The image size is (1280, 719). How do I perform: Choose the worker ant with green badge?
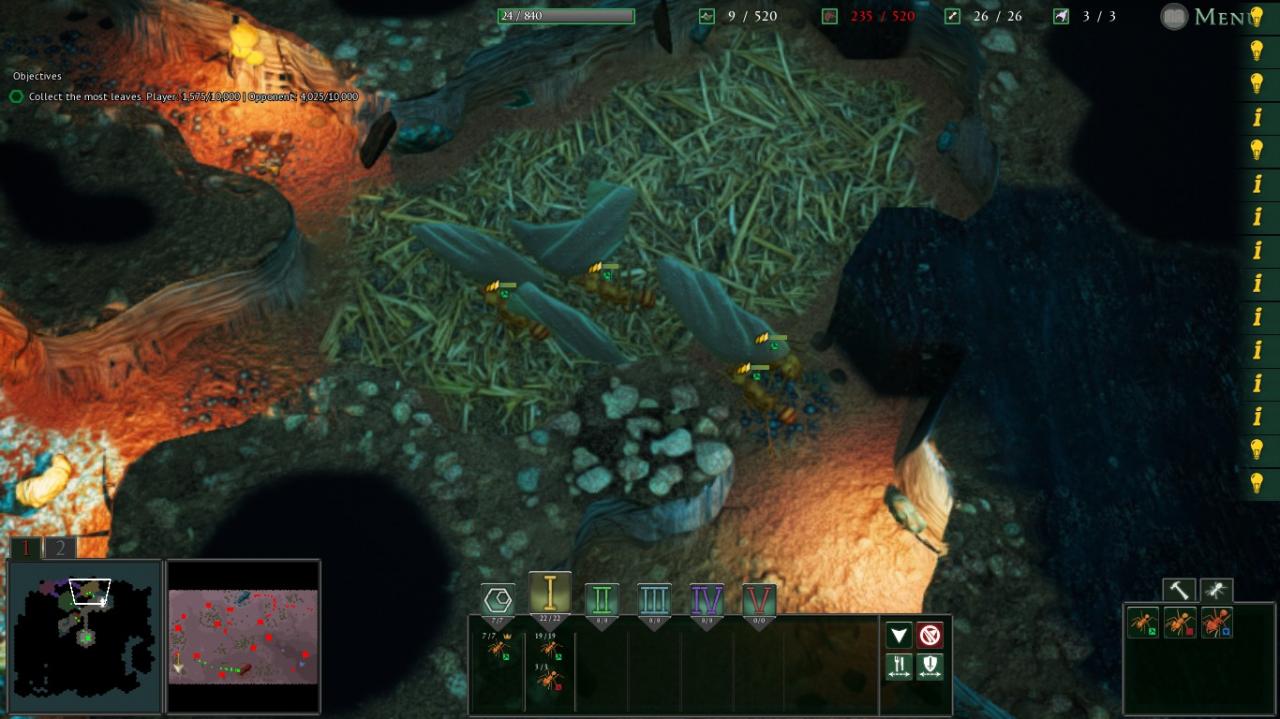tap(1143, 623)
